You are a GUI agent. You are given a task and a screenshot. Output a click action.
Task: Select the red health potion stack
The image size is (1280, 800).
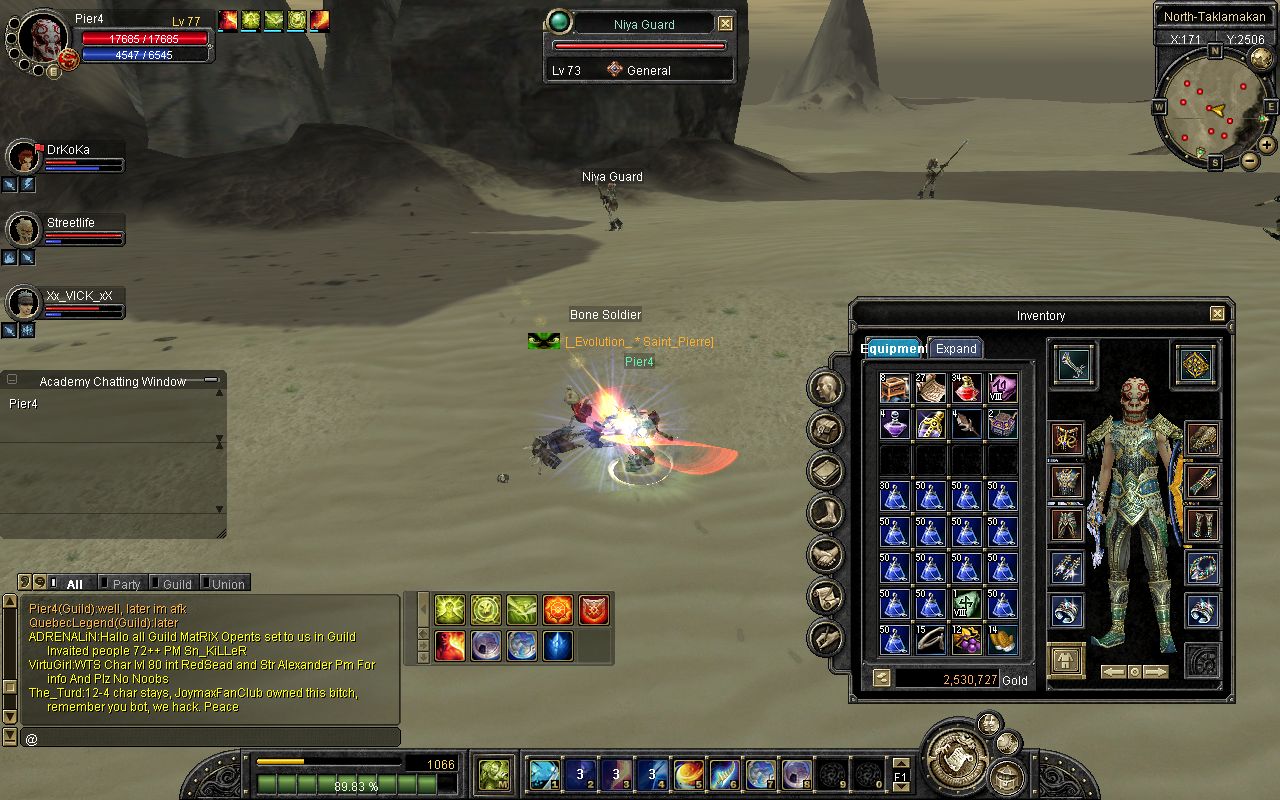tap(967, 388)
